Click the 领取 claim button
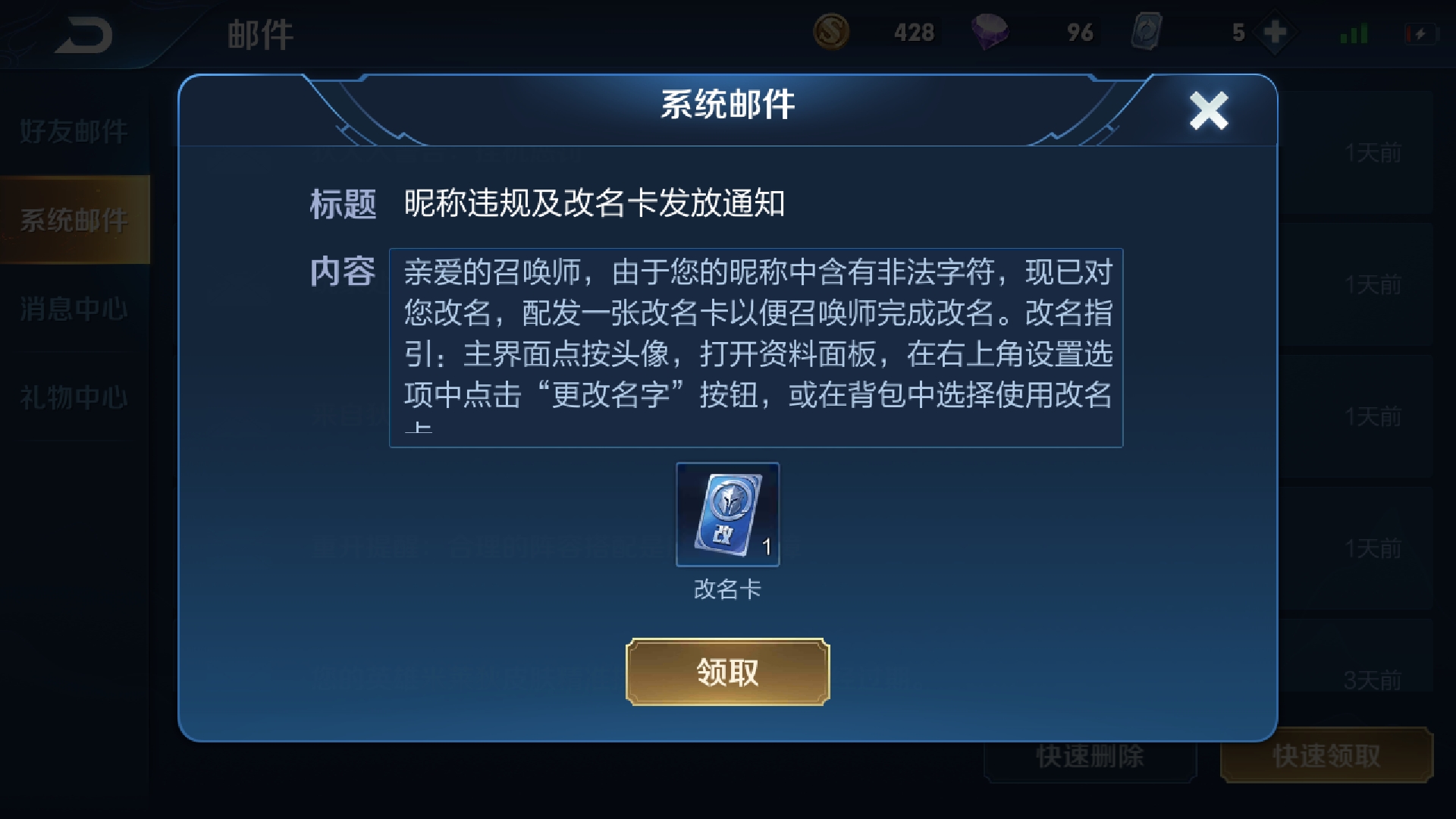Viewport: 1456px width, 819px height. pyautogui.click(x=726, y=672)
